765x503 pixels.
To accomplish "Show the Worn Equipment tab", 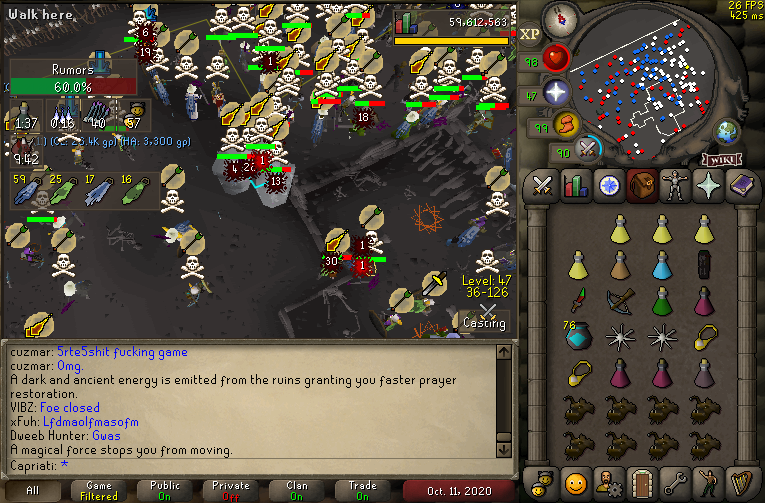I will pyautogui.click(x=674, y=186).
